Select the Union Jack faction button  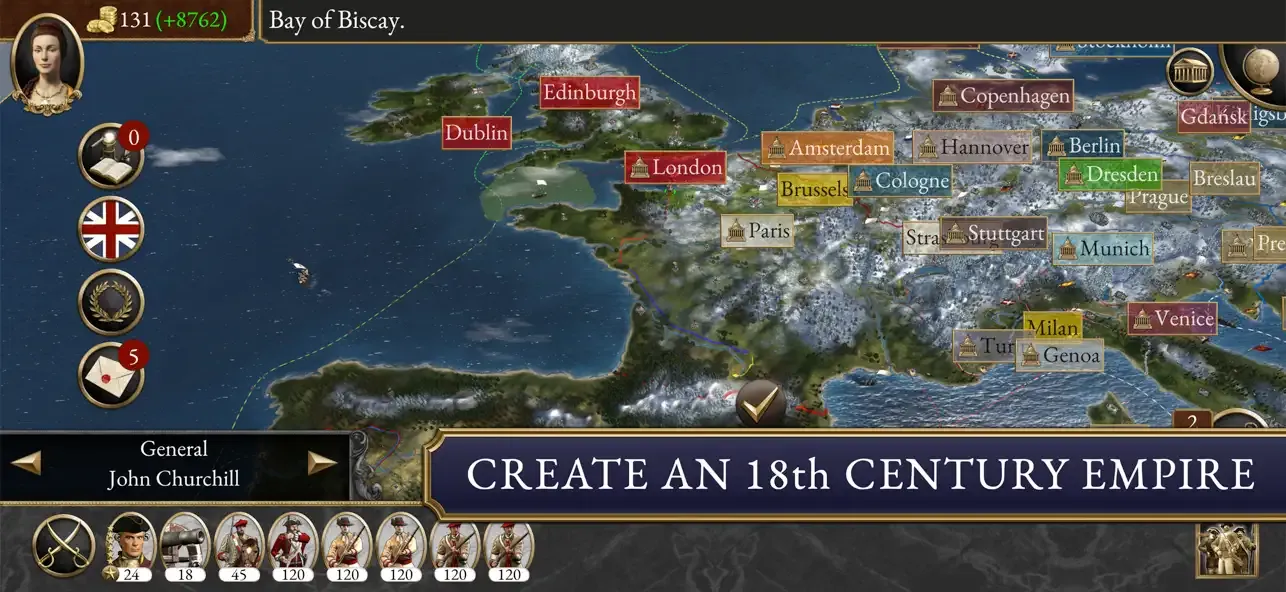pos(111,230)
